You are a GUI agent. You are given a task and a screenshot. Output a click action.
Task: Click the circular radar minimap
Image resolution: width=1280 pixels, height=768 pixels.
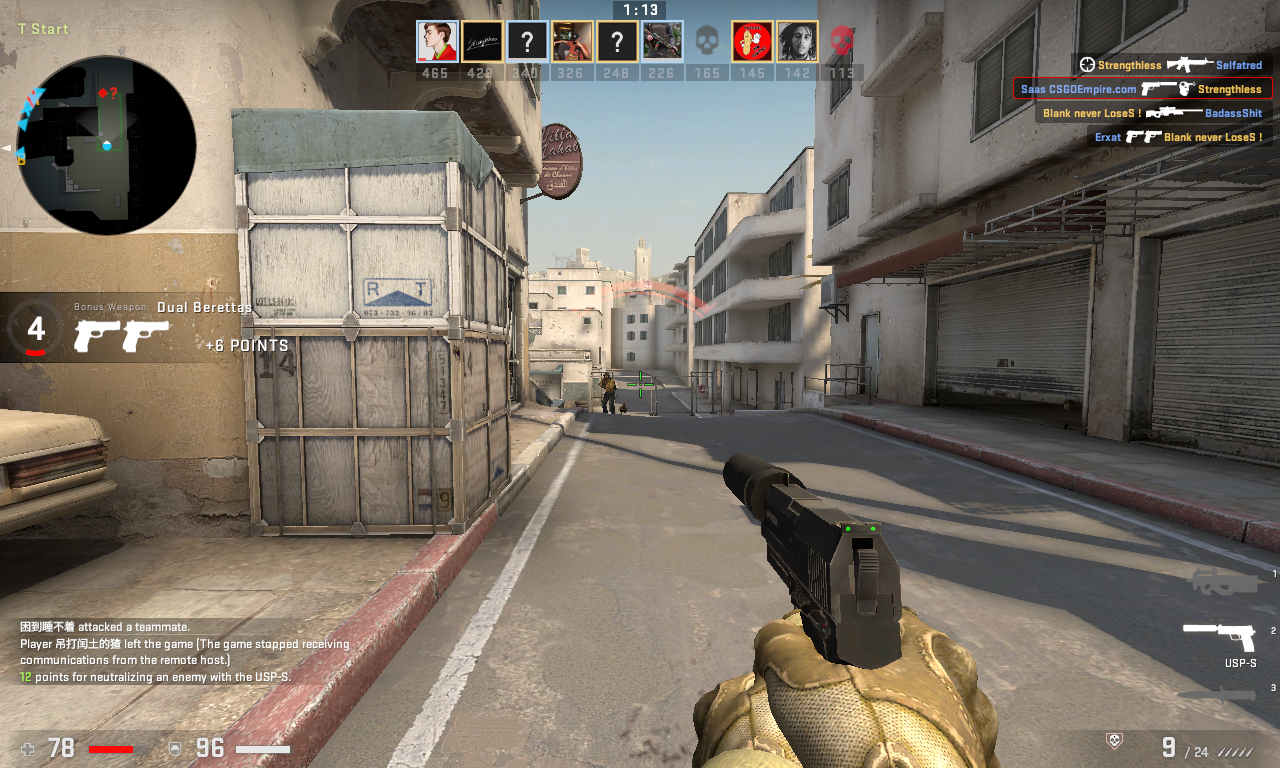tap(106, 146)
